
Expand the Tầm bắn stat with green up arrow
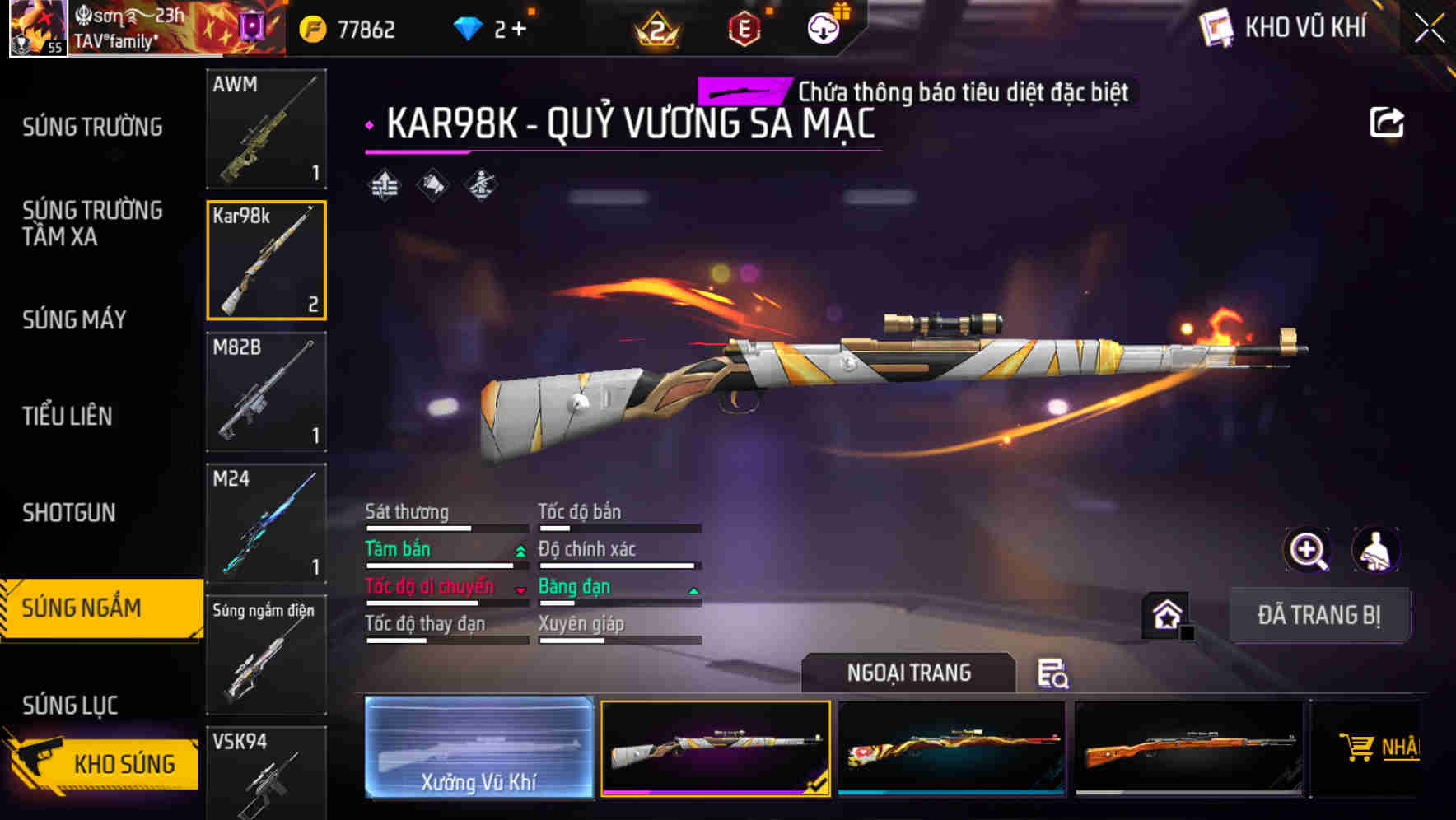coord(519,550)
